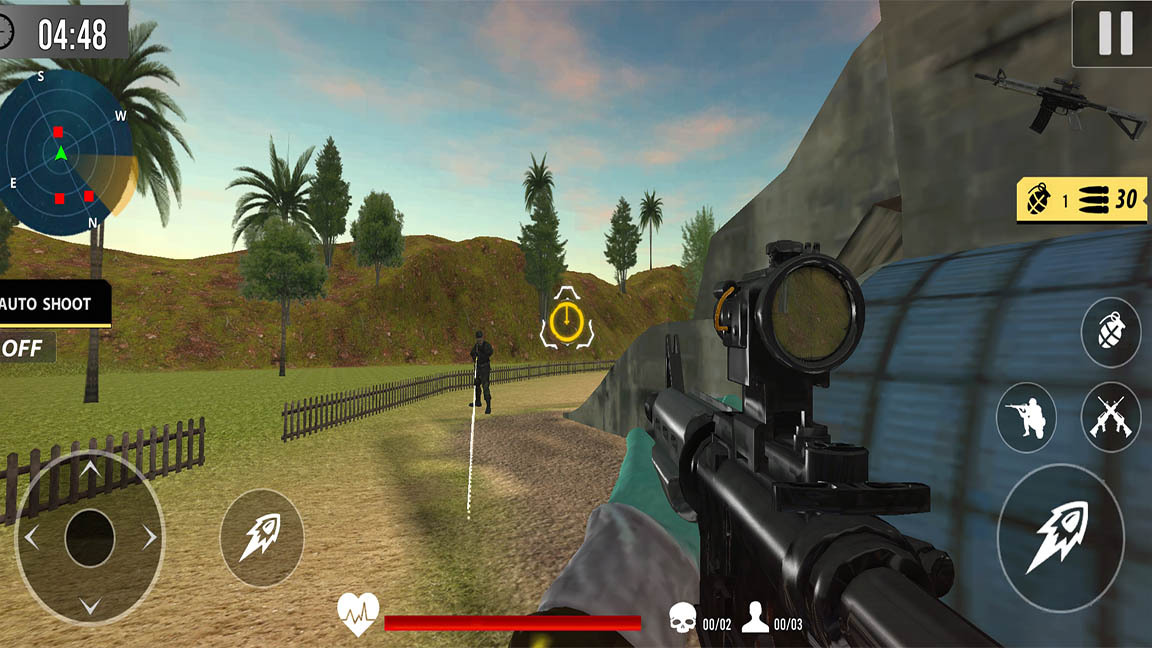This screenshot has width=1152, height=648.
Task: Toggle the Auto Shoot OFF switch
Action: click(x=25, y=348)
